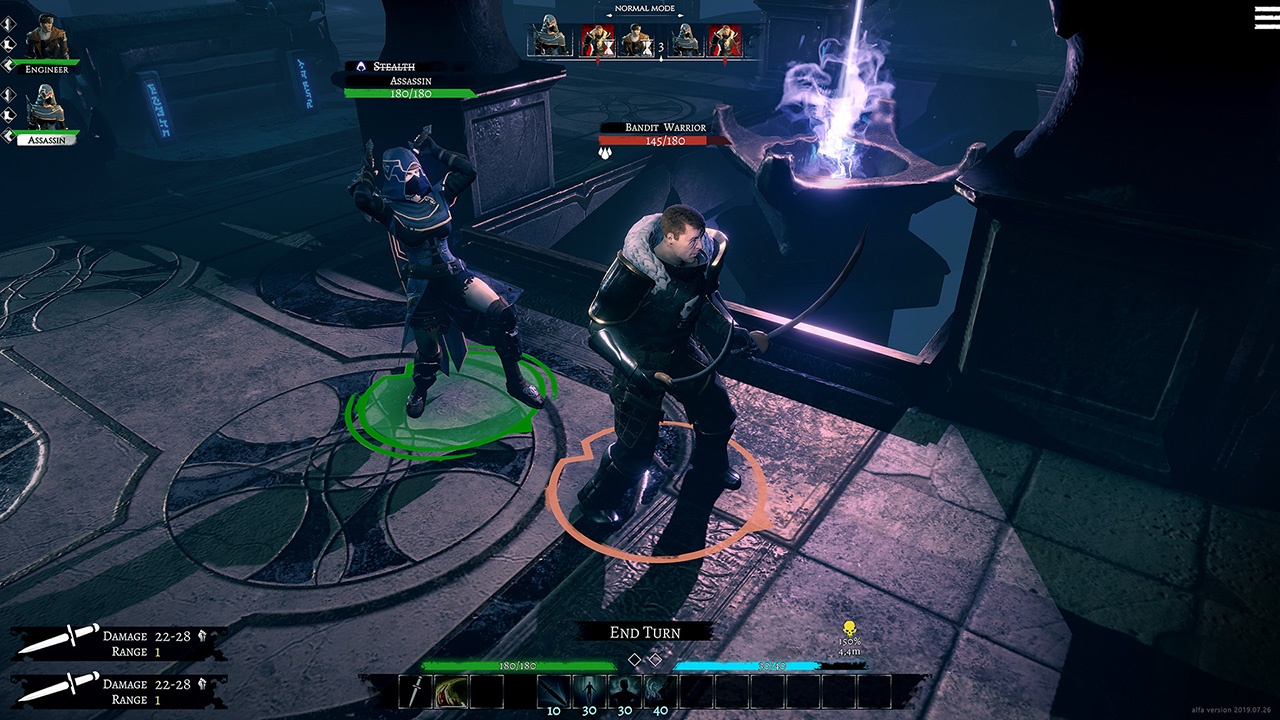The image size is (1280, 720).
Task: Select the Assassin party portrait
Action: click(x=46, y=107)
